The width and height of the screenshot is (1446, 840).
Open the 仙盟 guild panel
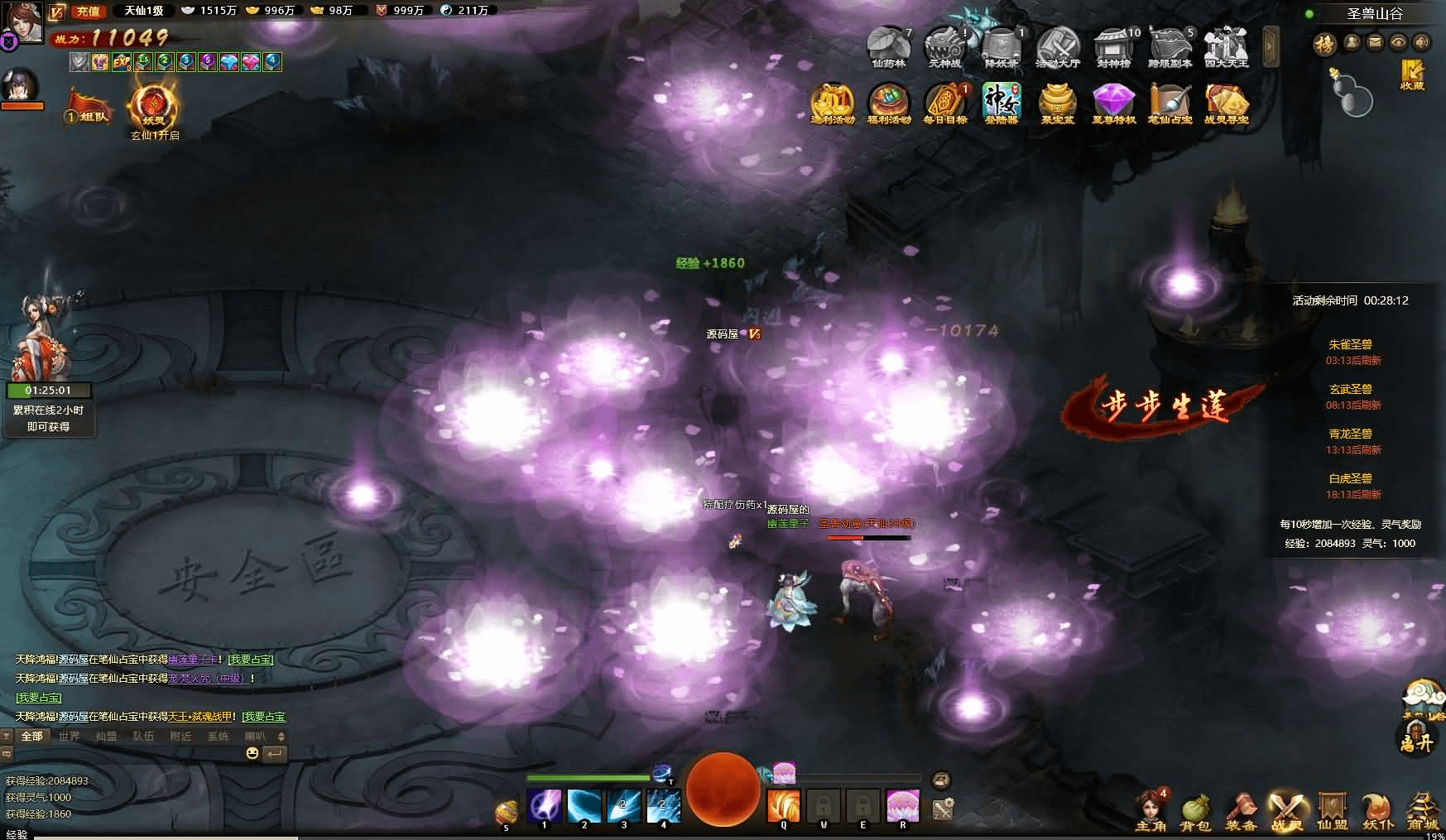pyautogui.click(x=1333, y=812)
